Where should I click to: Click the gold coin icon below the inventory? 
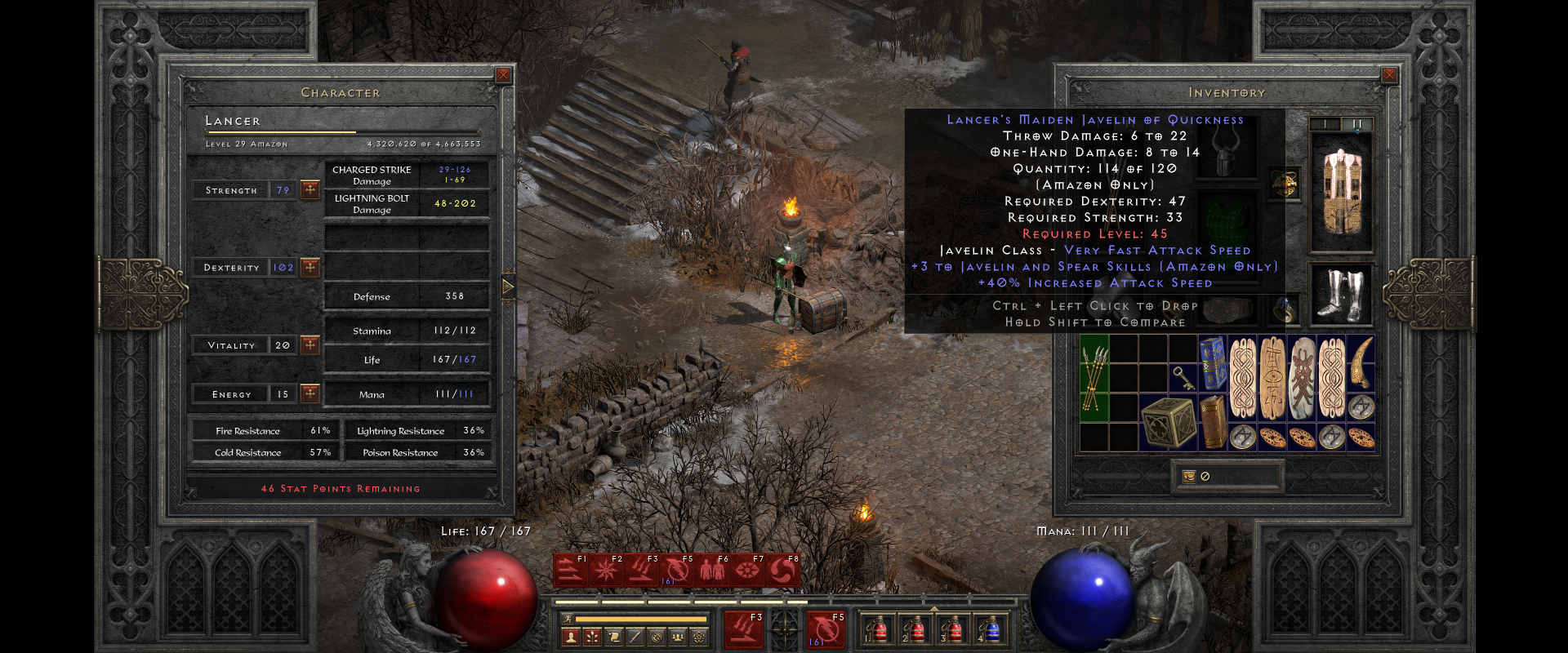pos(1188,477)
